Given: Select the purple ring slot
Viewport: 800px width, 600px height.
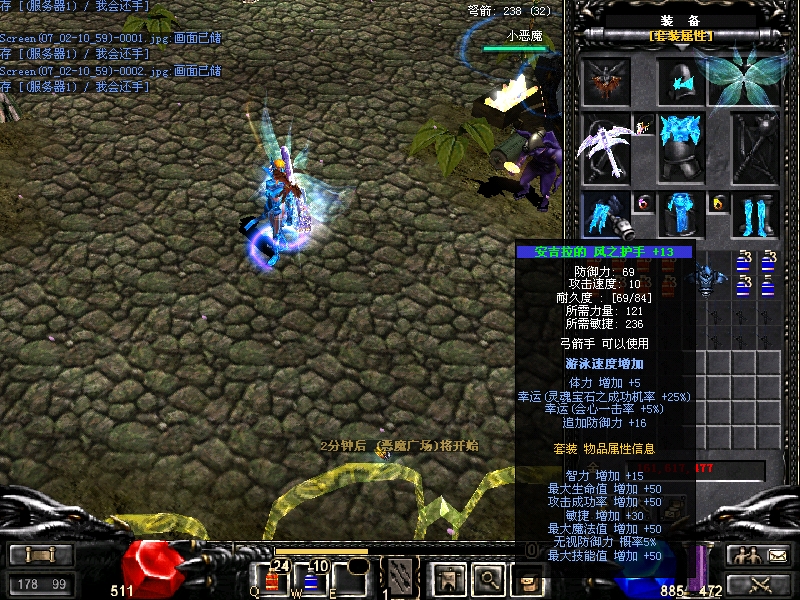Looking at the screenshot, I should point(643,203).
